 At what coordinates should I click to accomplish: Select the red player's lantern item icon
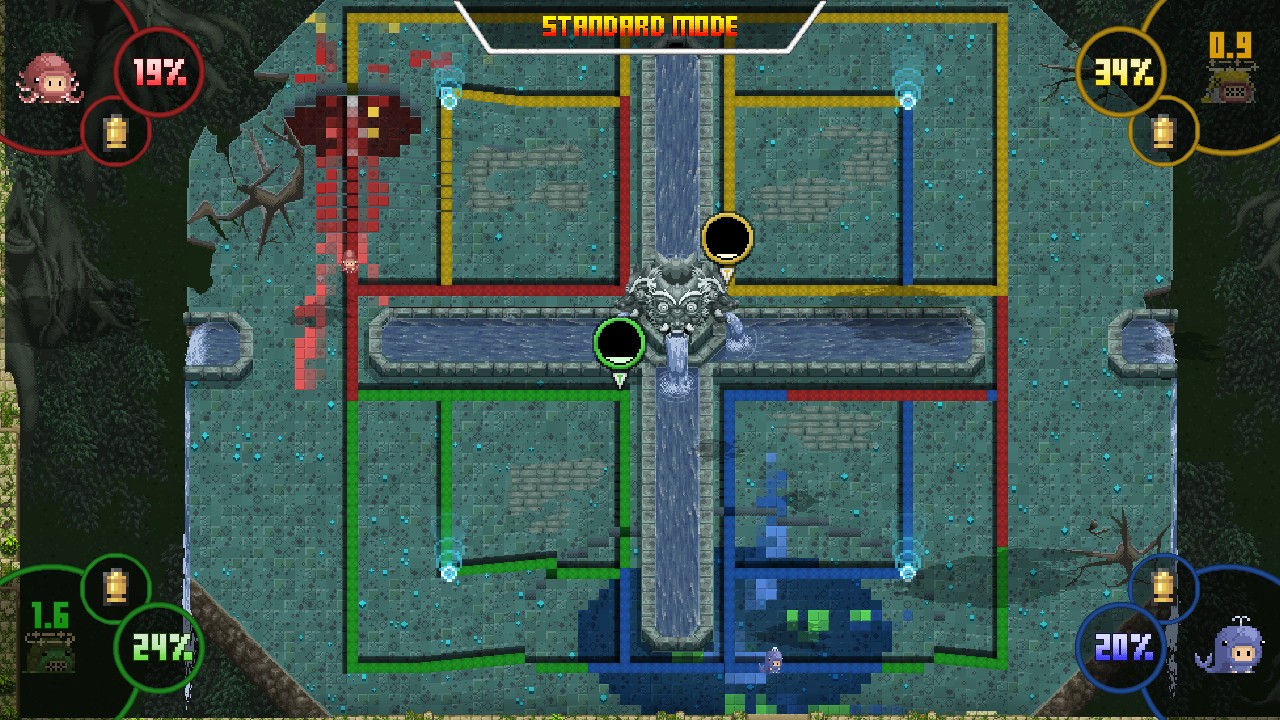click(115, 133)
